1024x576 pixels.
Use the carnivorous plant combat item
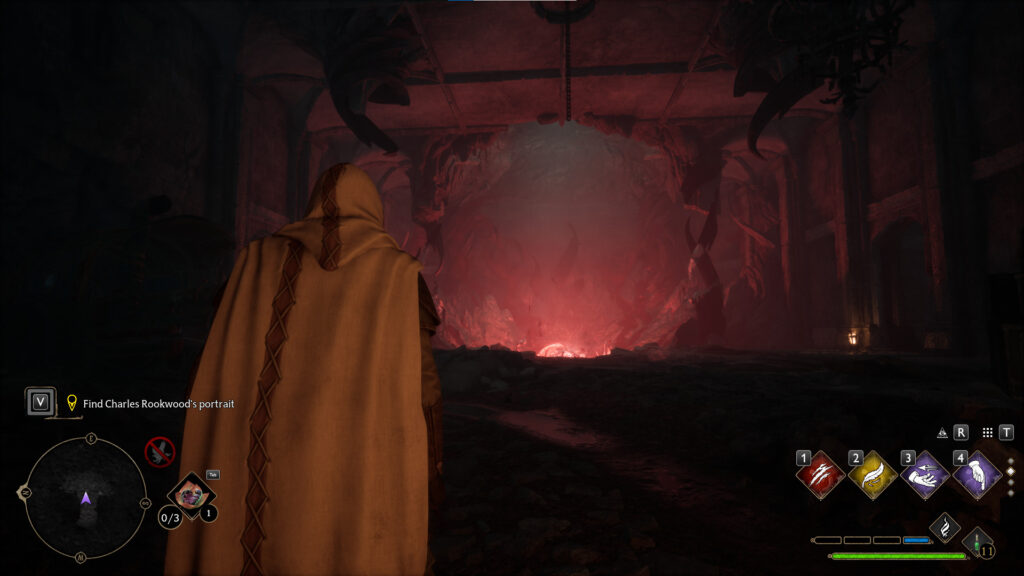pyautogui.click(x=189, y=494)
